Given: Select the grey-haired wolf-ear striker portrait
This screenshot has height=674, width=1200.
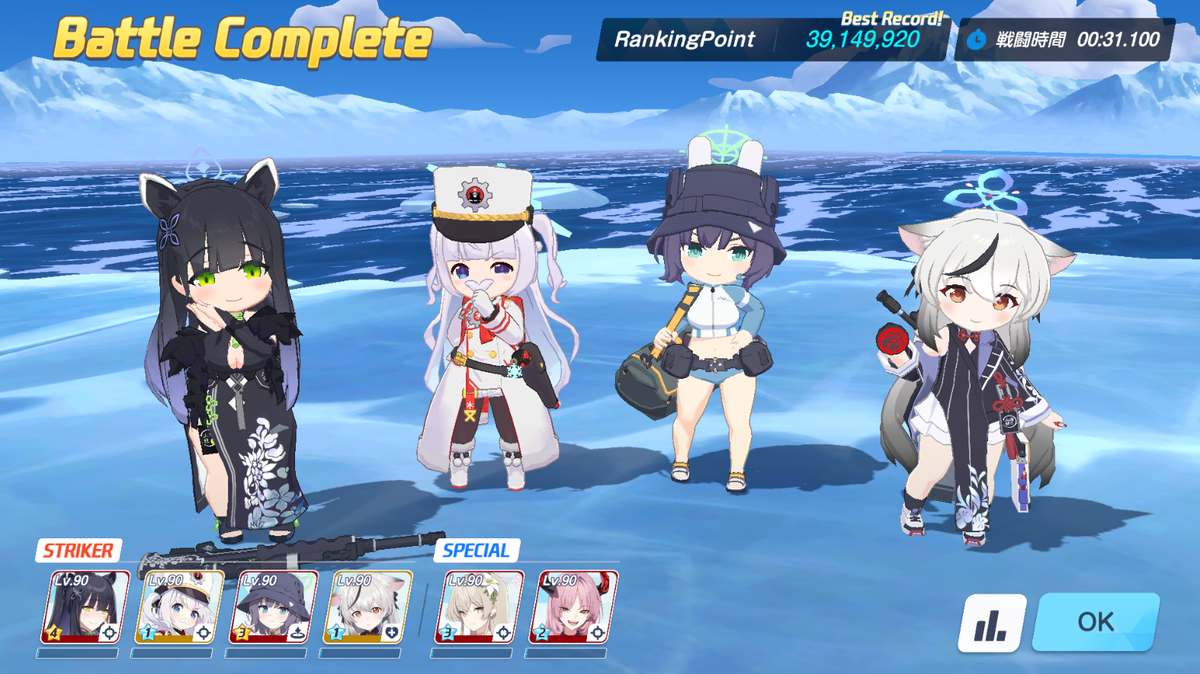Looking at the screenshot, I should tap(367, 607).
